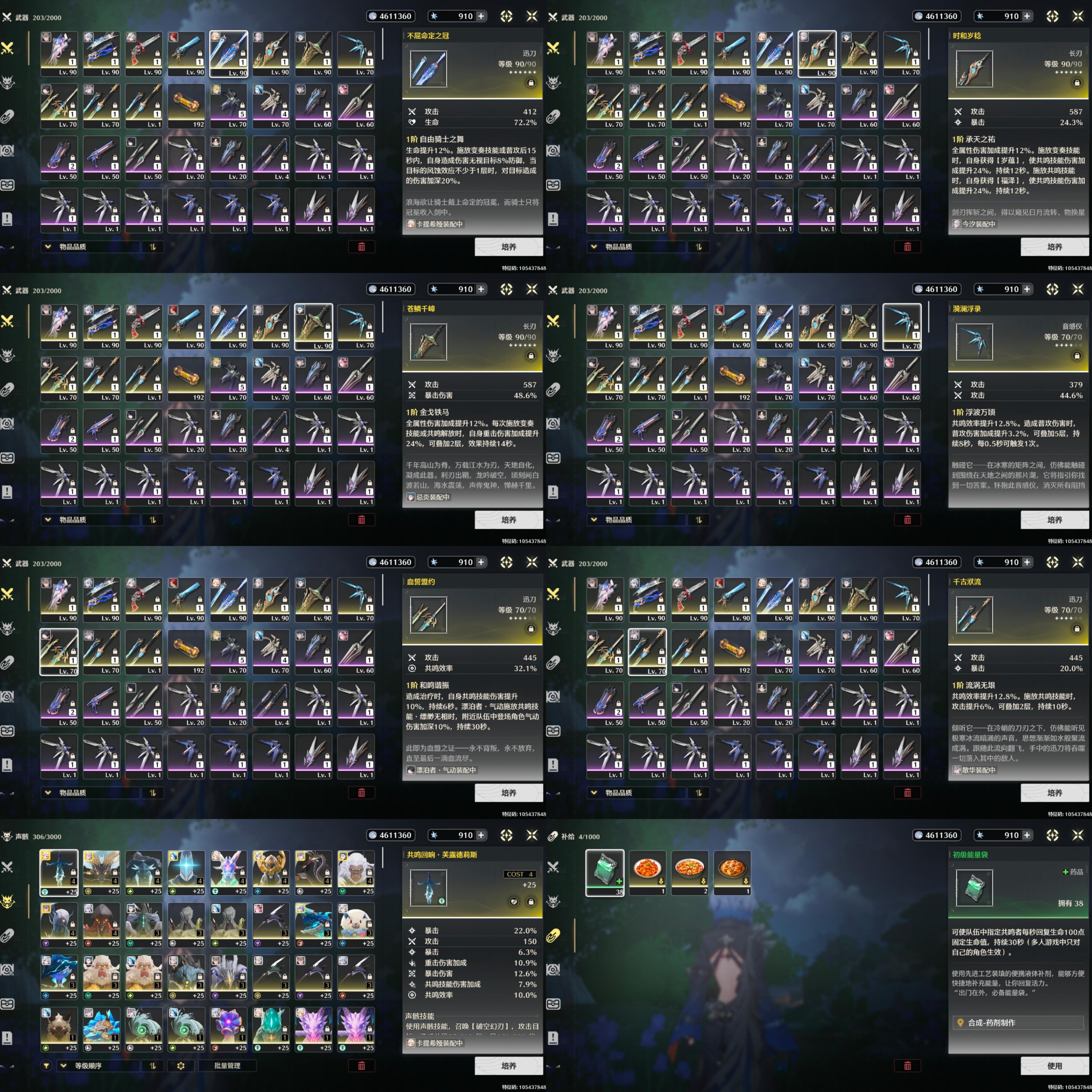Select the green 初级能量袋 supply slot

[605, 872]
